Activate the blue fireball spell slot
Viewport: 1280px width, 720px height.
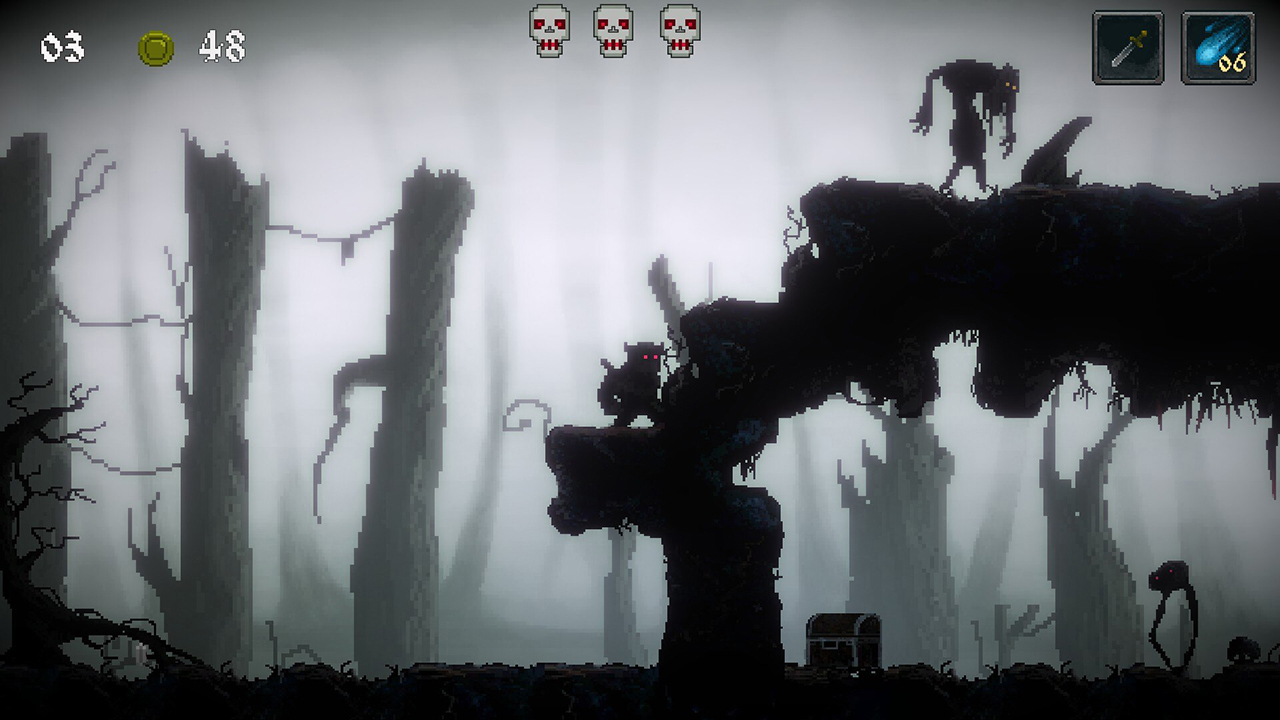[1217, 47]
